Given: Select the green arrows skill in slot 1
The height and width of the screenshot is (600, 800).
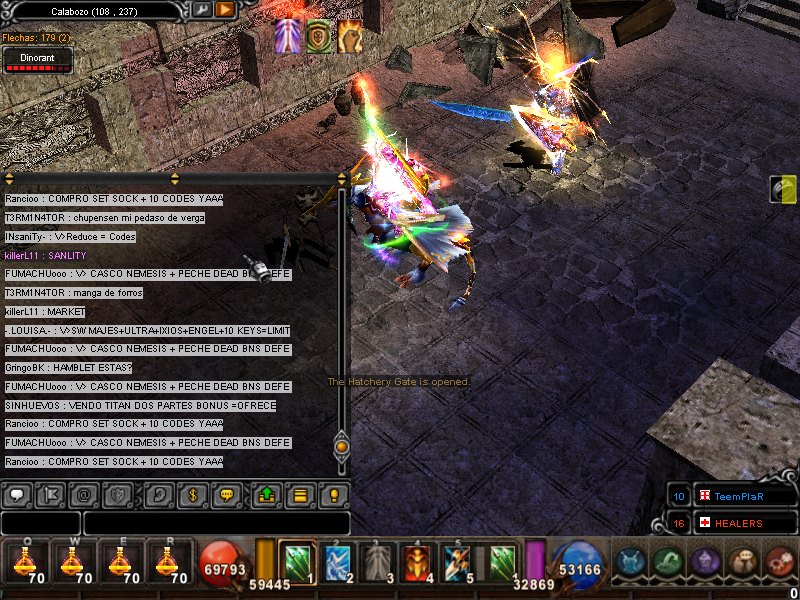Looking at the screenshot, I should (x=297, y=562).
